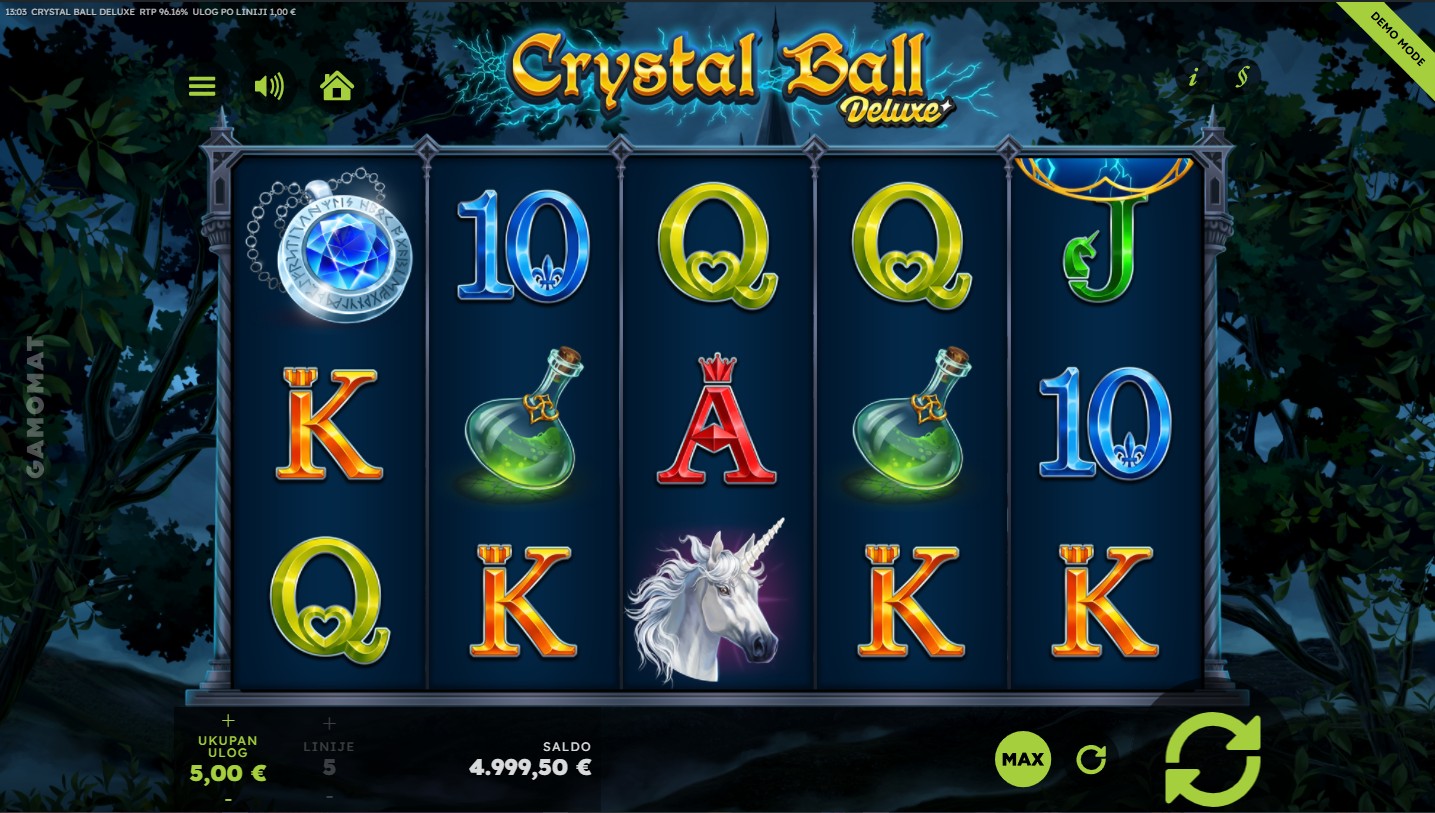The width and height of the screenshot is (1435, 813).
Task: Decrease total bet with the minus below 5,00 €
Action: (x=228, y=798)
